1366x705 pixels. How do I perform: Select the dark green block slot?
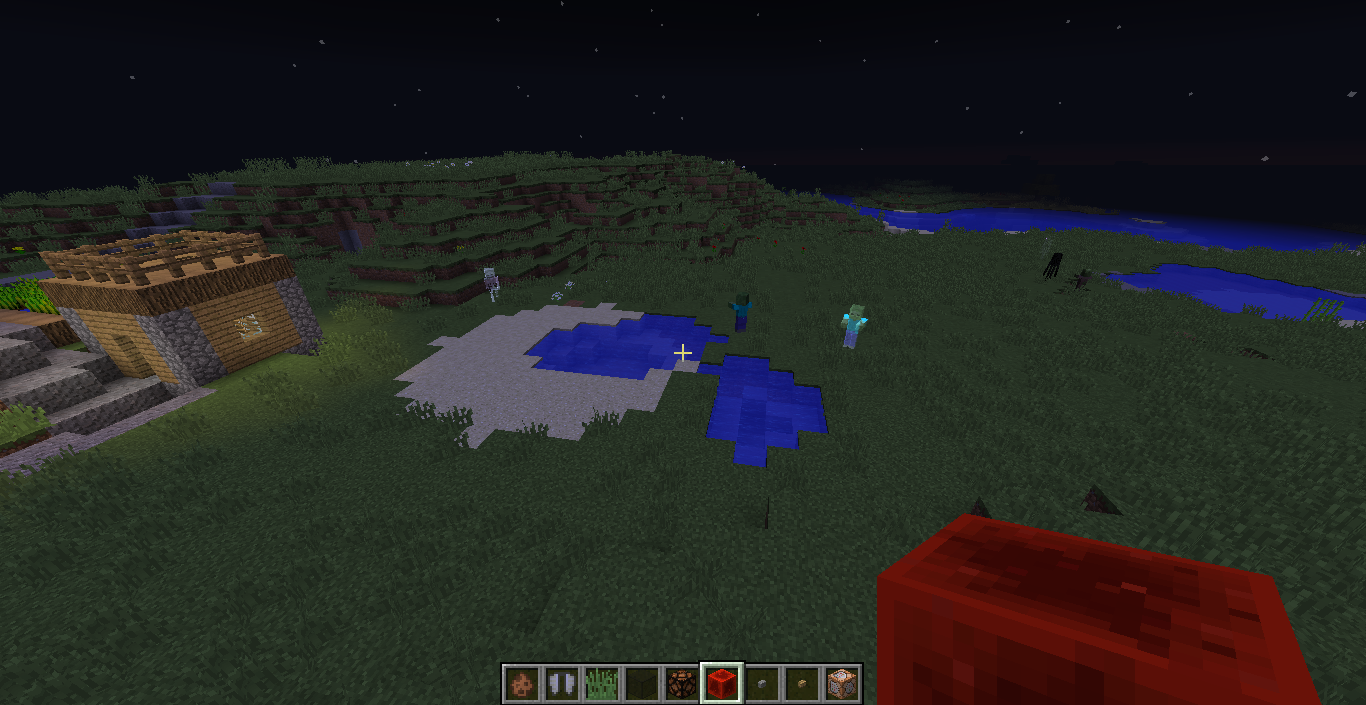tap(641, 684)
